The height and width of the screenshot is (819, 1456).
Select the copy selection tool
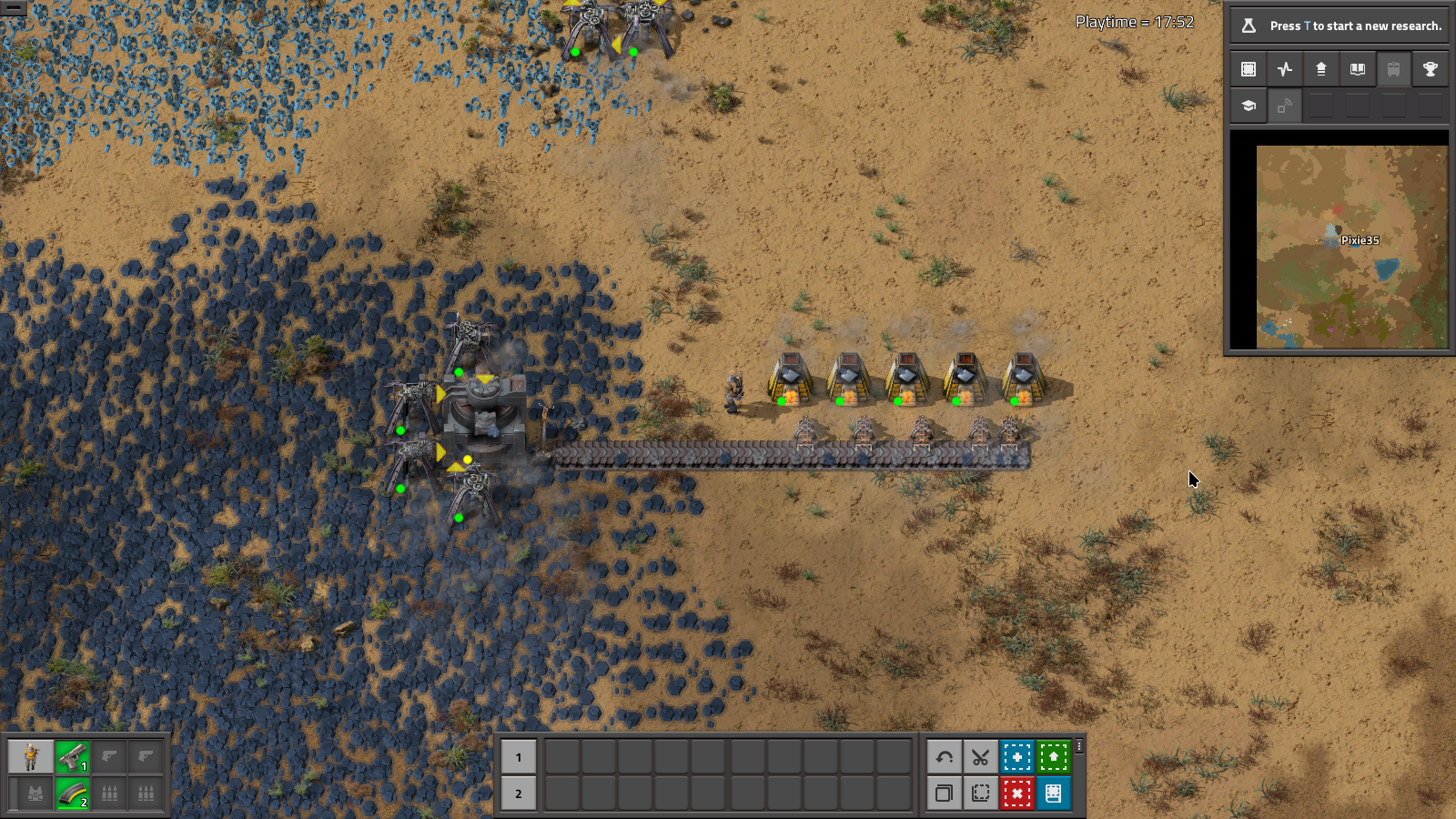945,793
